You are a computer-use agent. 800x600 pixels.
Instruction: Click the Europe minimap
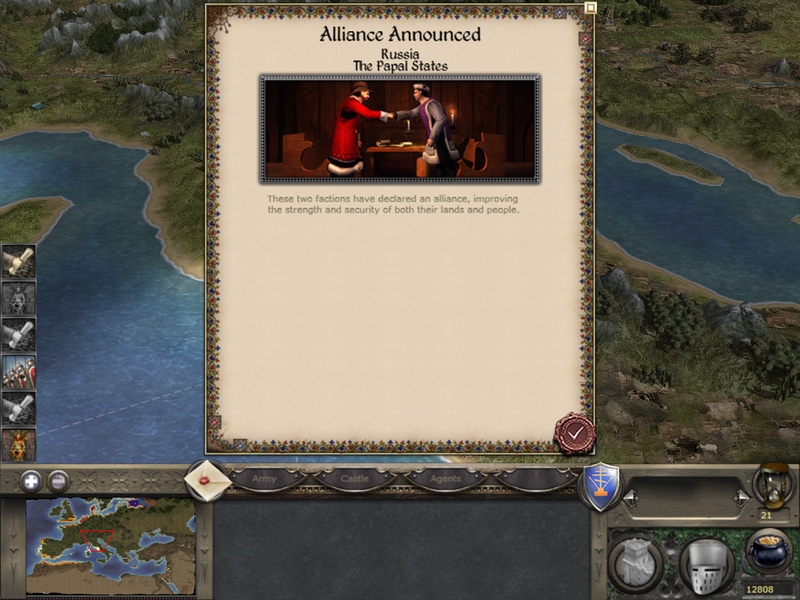point(110,545)
